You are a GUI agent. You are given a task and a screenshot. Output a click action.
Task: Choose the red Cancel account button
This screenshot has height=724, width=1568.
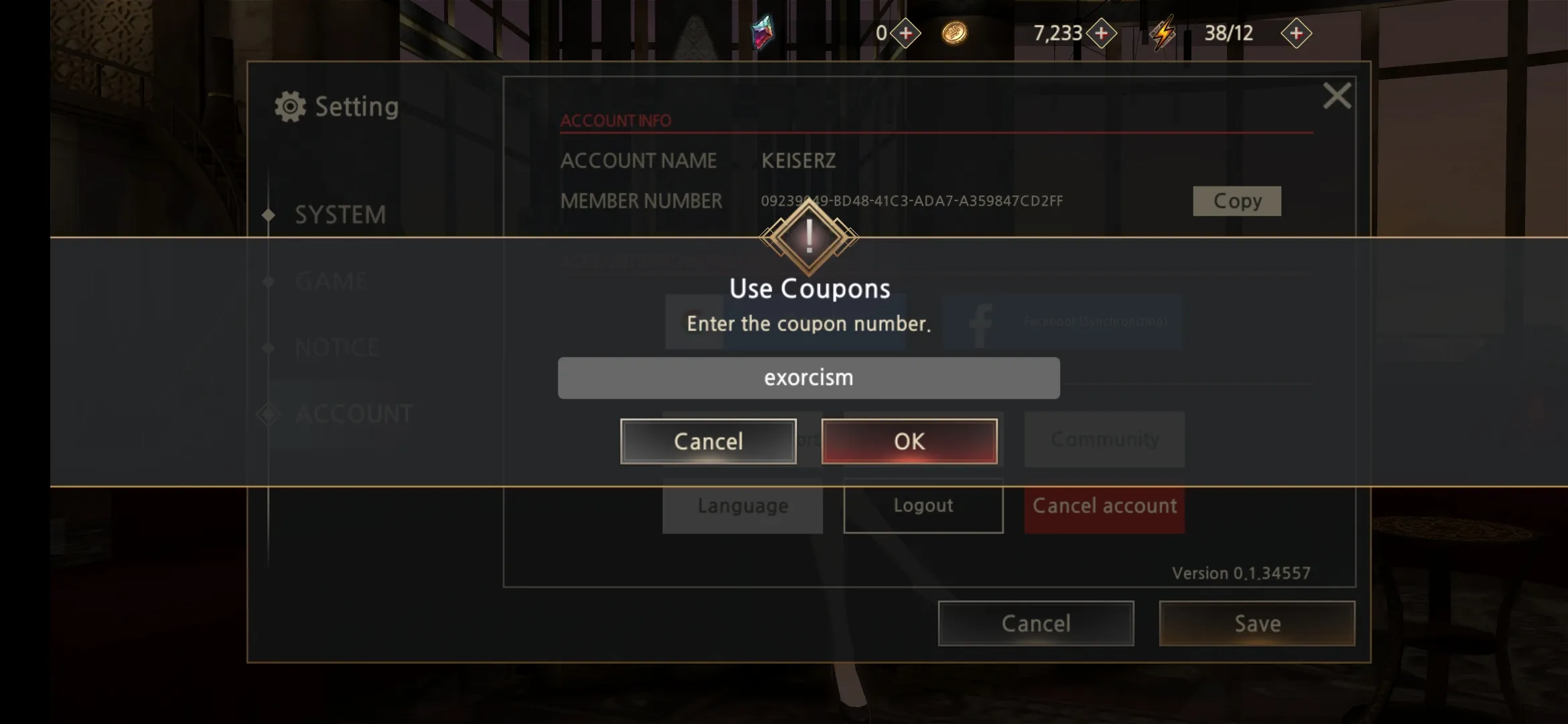tap(1104, 506)
